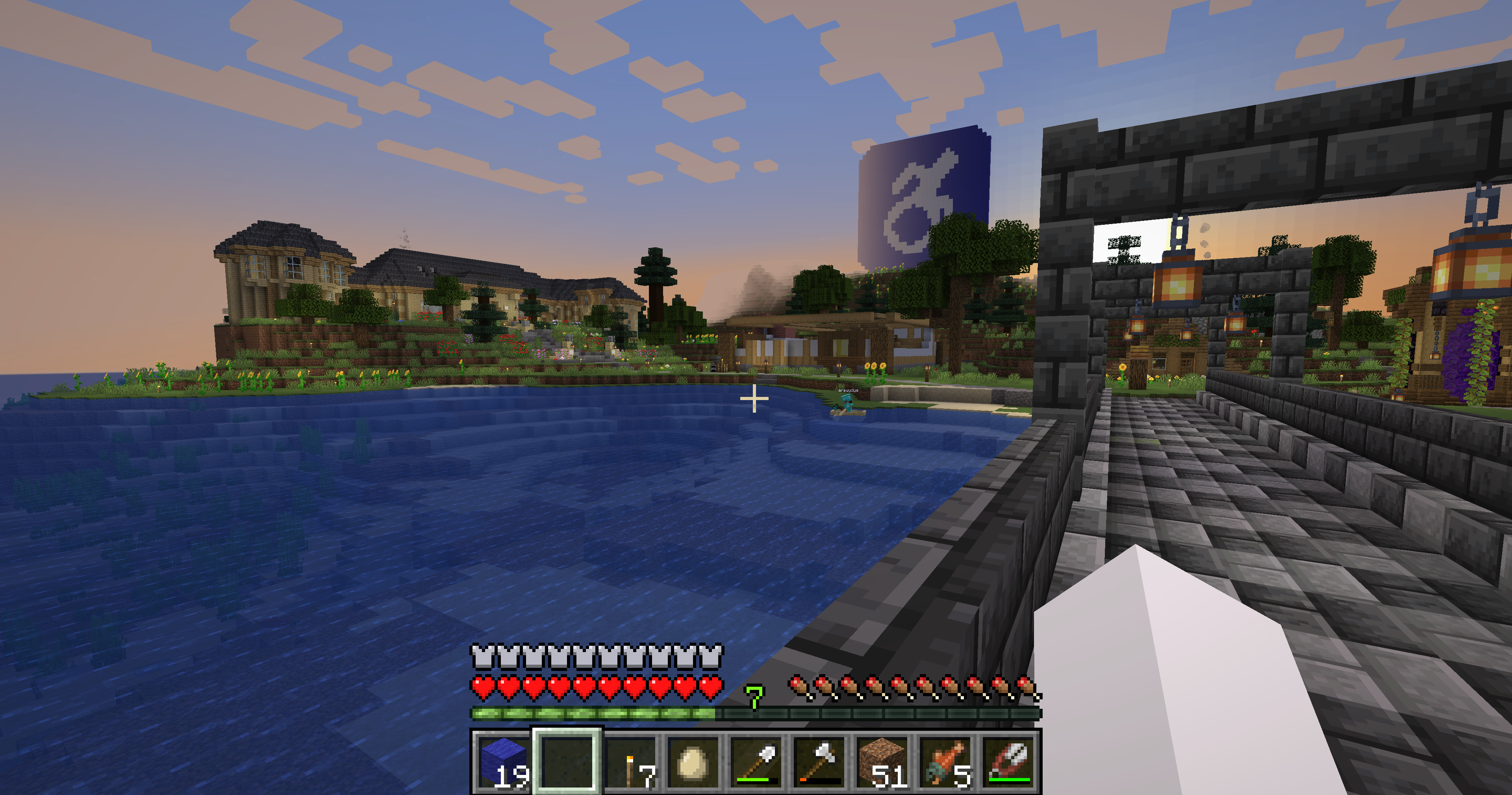Switch to the iron axe slot

coord(820,762)
